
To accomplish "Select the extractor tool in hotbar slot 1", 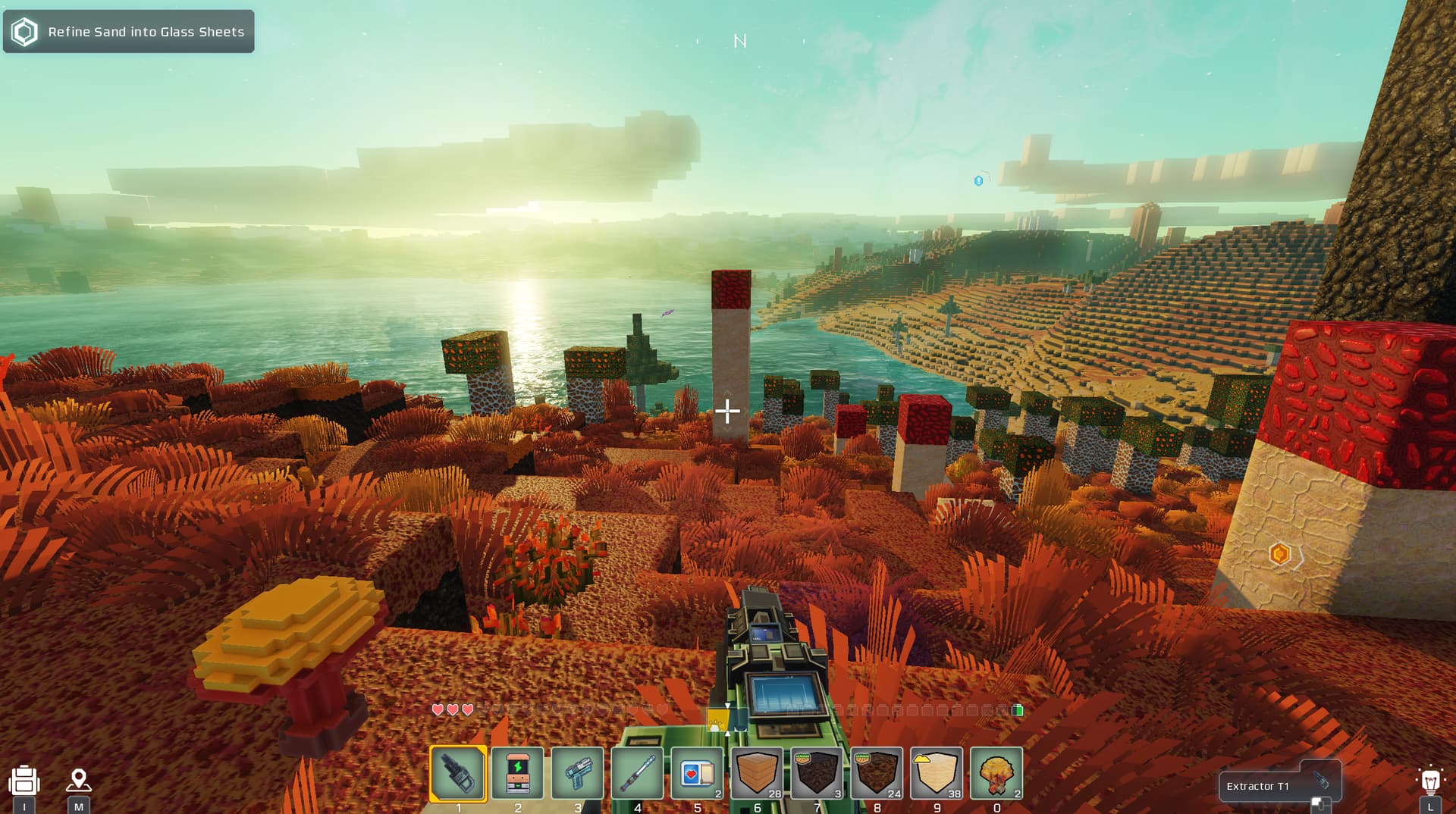I will 458,773.
